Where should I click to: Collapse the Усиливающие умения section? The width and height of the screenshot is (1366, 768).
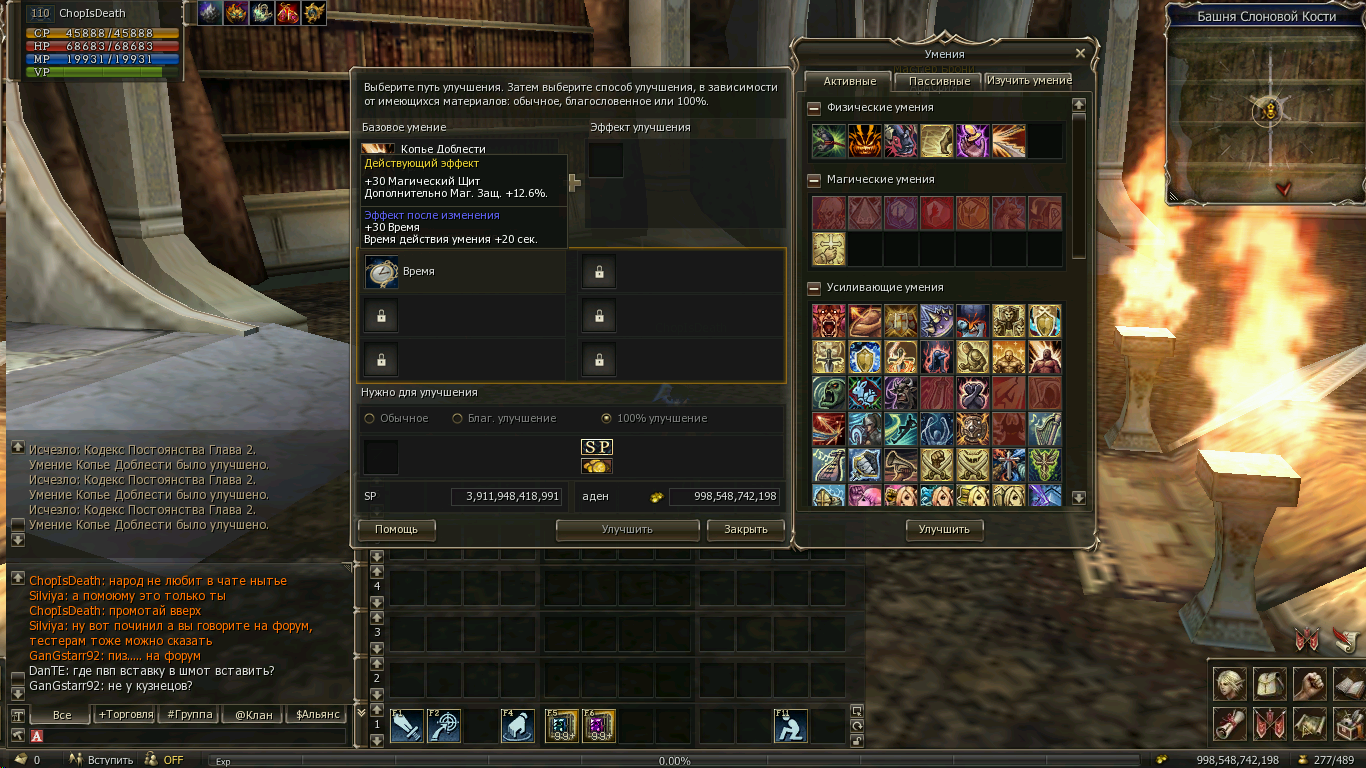tap(814, 288)
